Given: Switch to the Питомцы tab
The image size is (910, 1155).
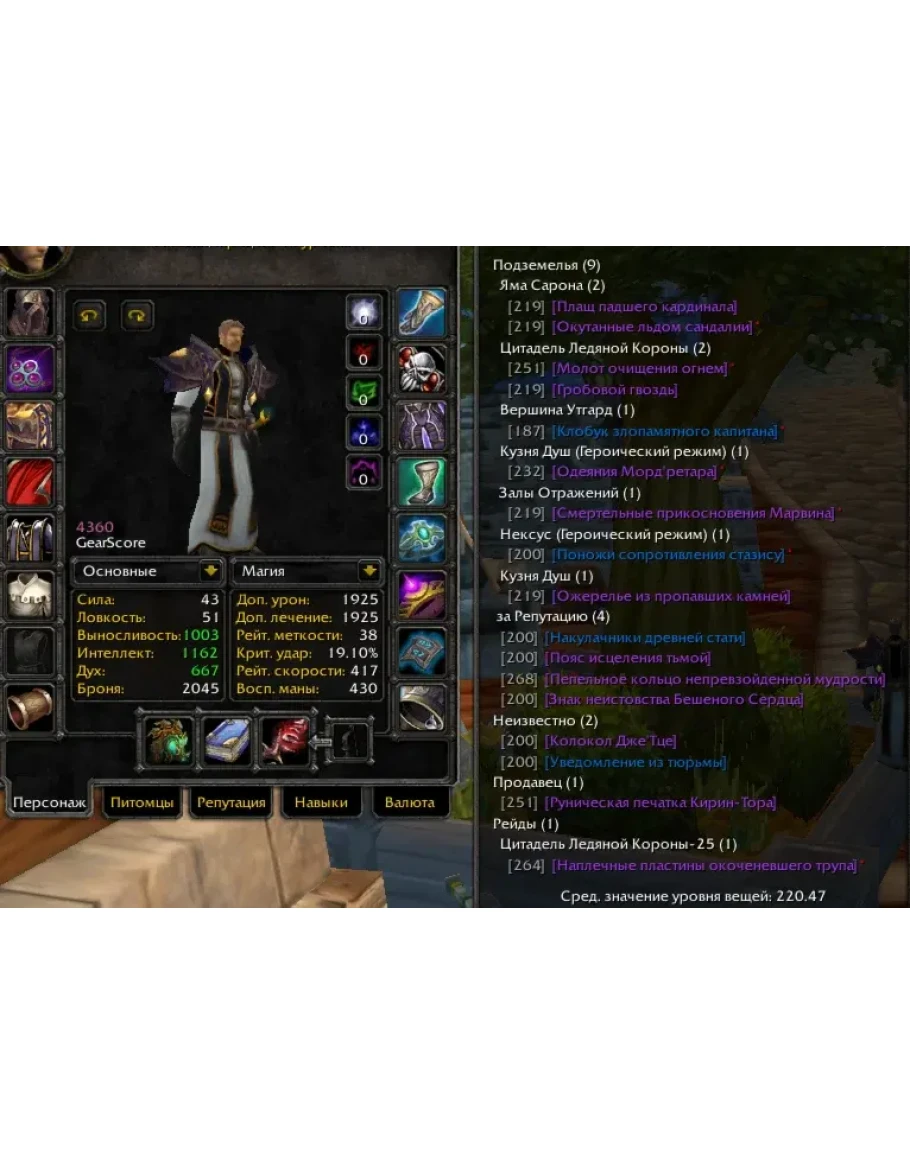Looking at the screenshot, I should point(142,802).
